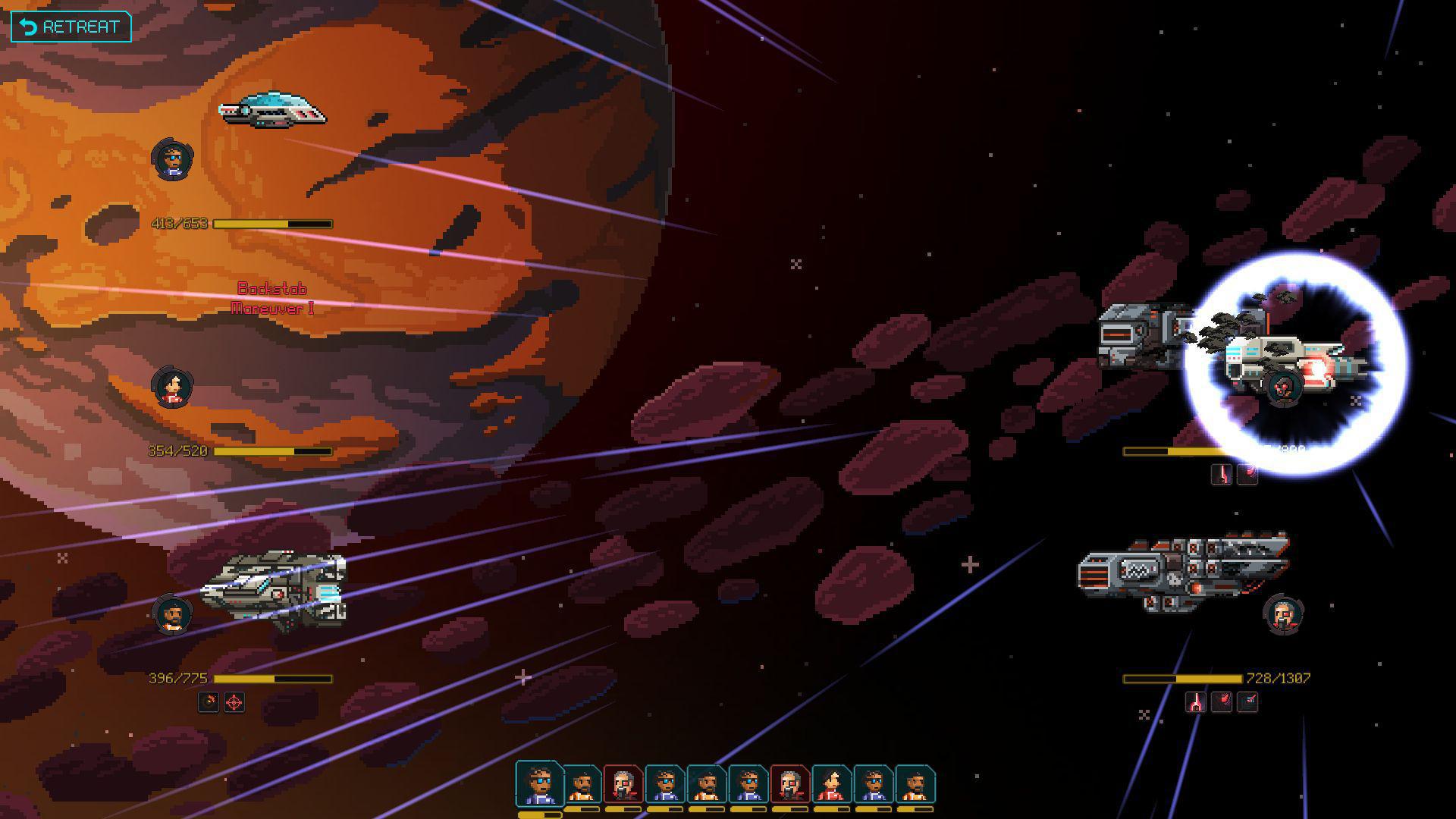The image size is (1456, 819).
Task: Inspect the orange flame status icon
Action: pyautogui.click(x=209, y=702)
